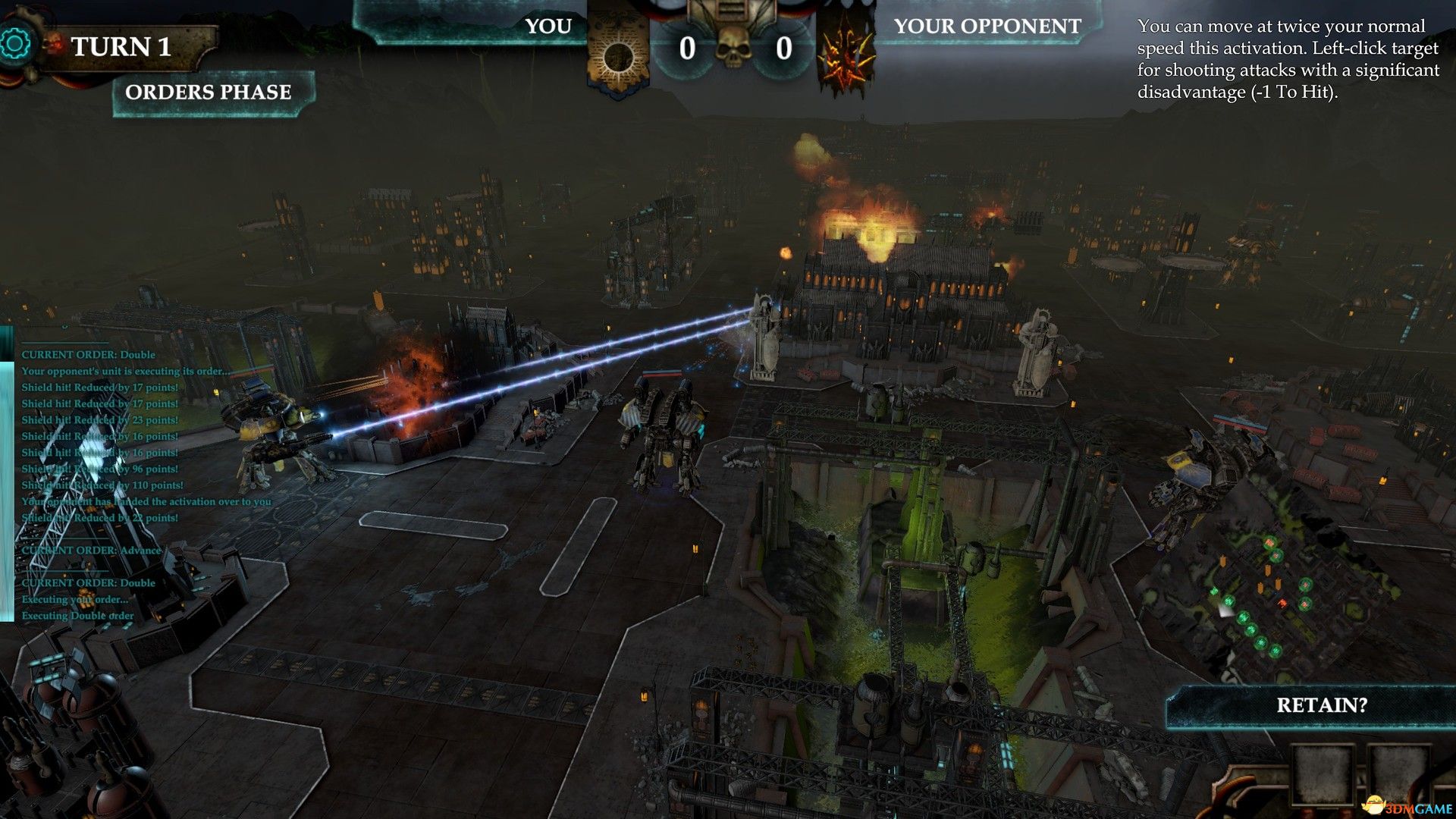
Task: Open the settings gear icon
Action: point(14,44)
